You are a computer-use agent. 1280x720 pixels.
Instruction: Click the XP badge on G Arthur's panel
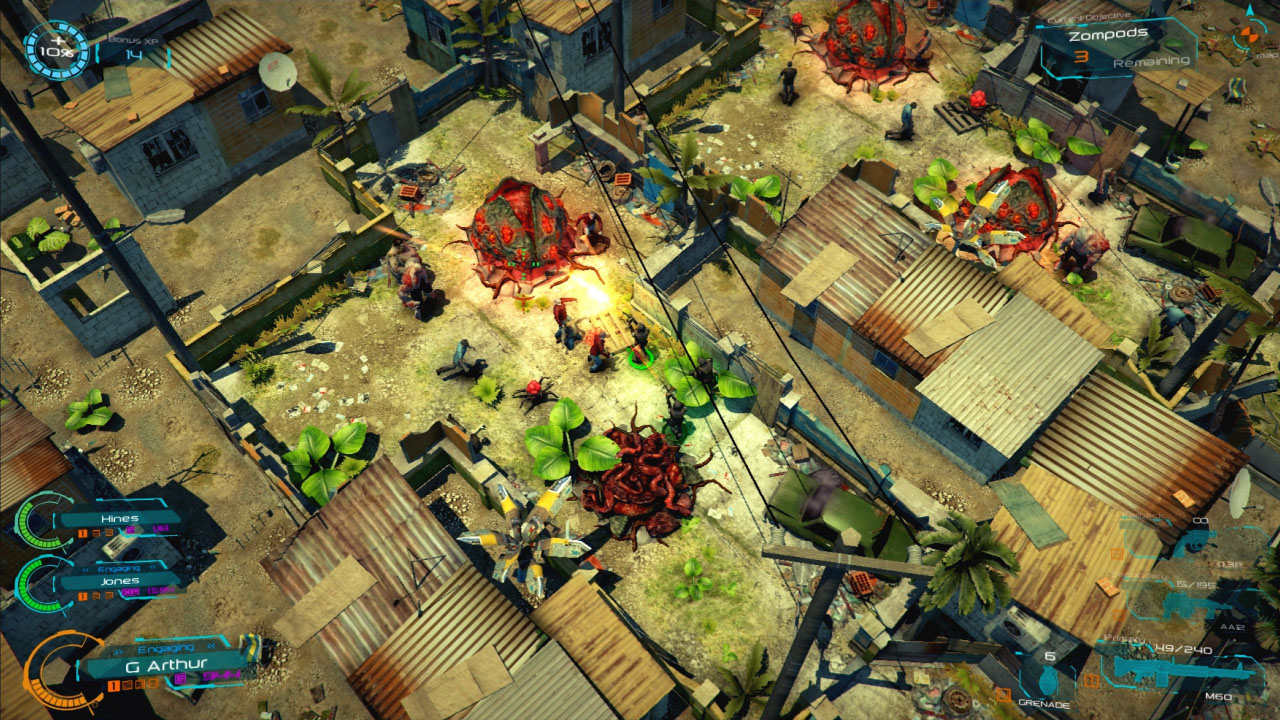(x=180, y=678)
